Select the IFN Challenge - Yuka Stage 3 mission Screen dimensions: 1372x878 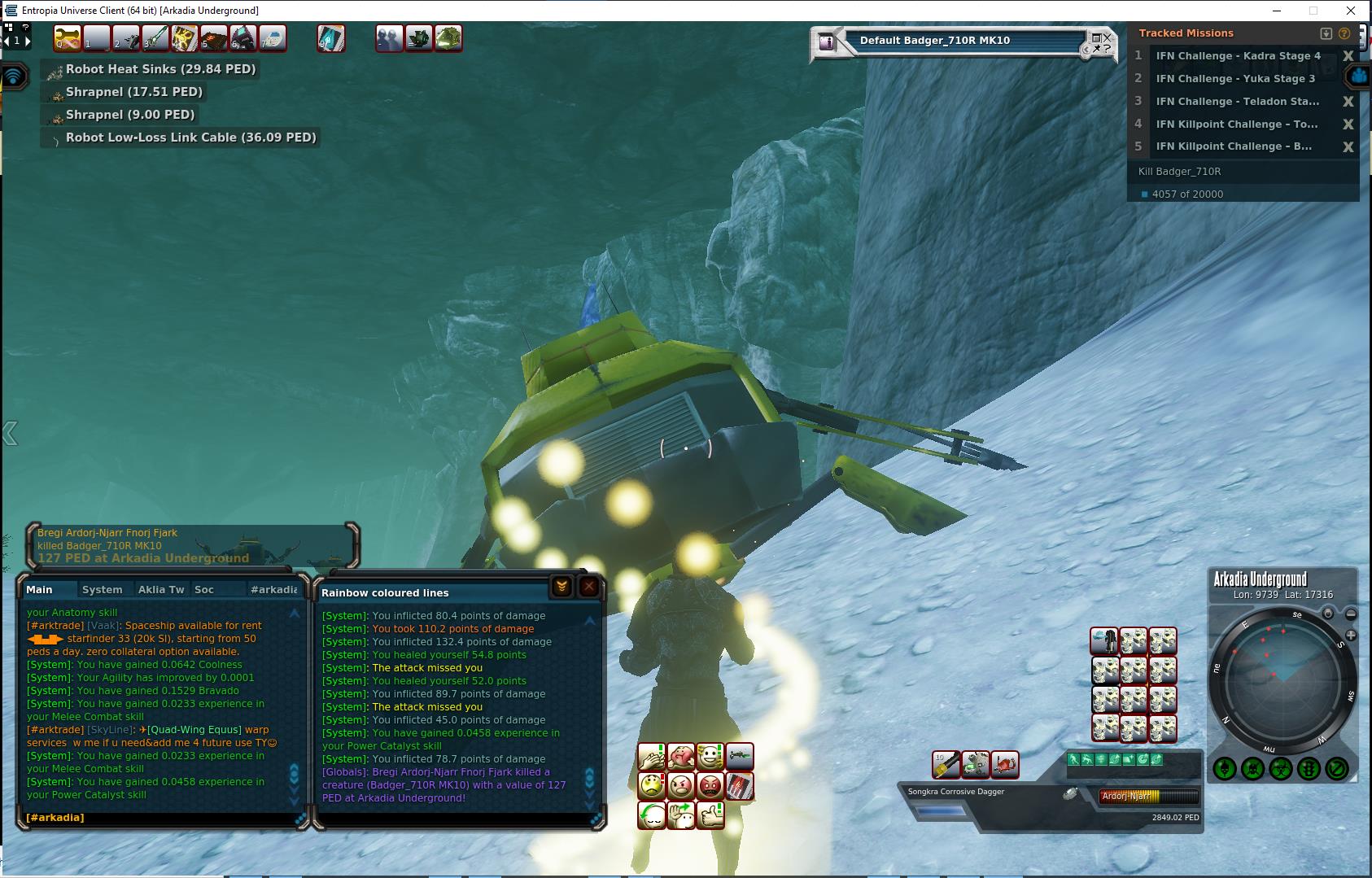(1235, 79)
